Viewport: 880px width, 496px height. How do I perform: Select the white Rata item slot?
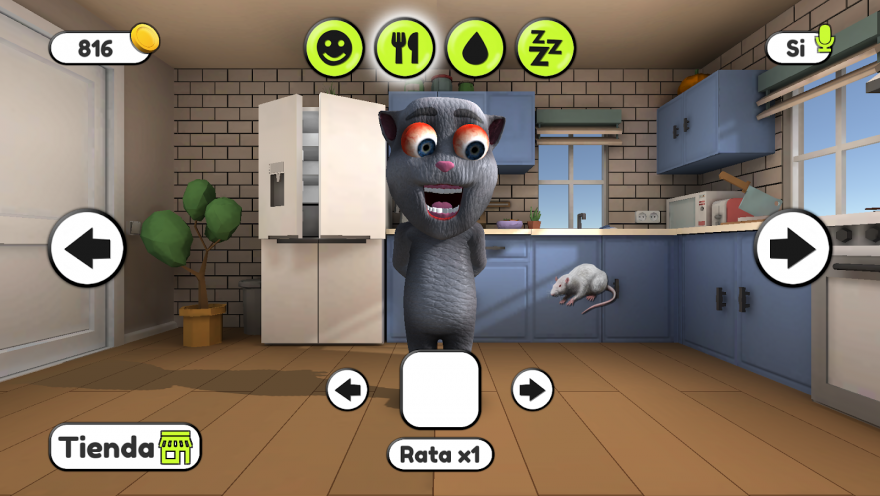440,389
